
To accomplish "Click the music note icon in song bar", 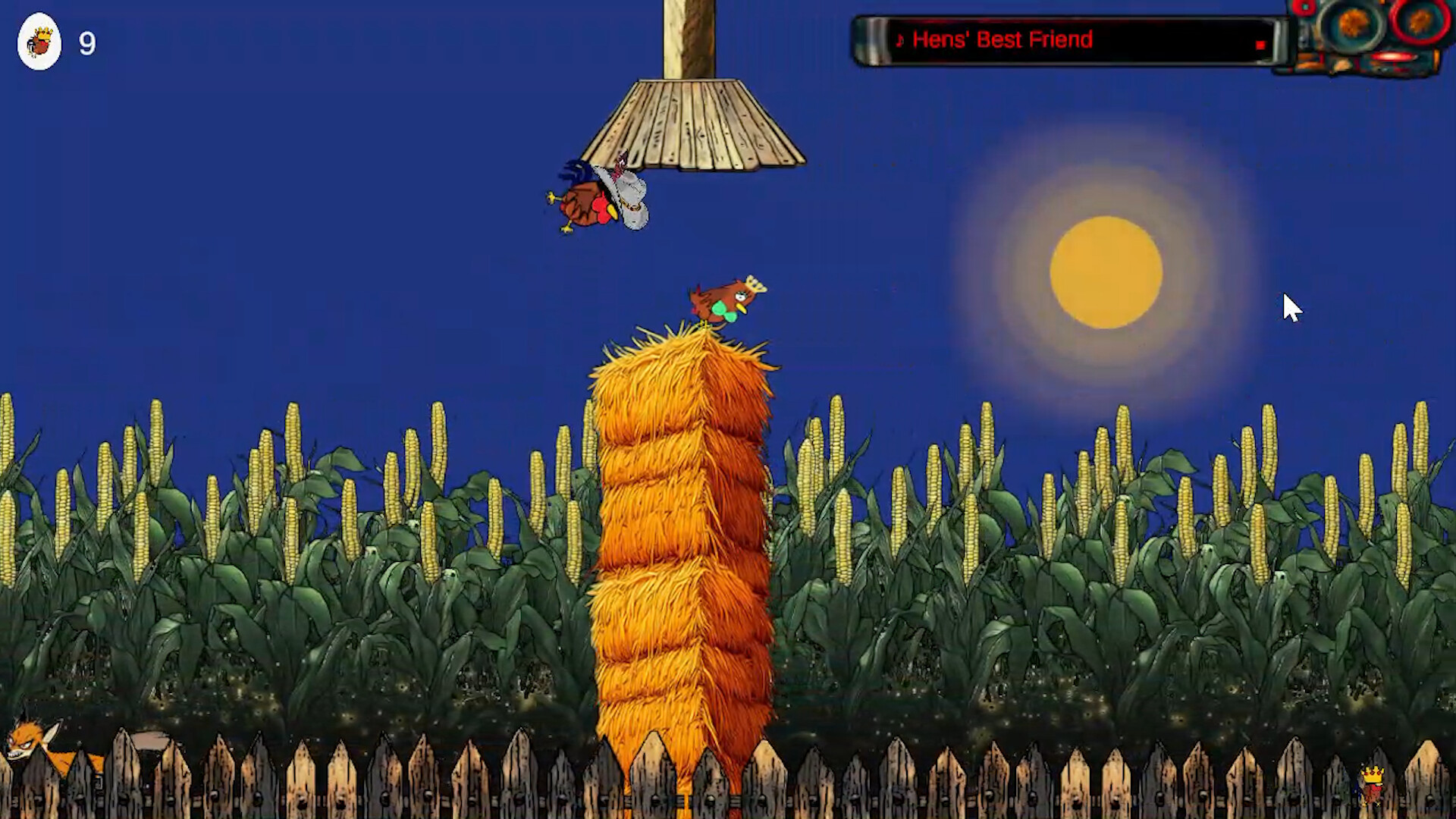I will (x=899, y=41).
